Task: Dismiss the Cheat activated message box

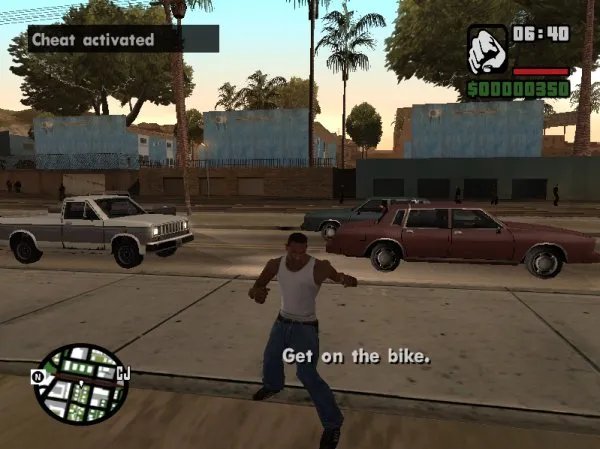Action: [x=122, y=40]
